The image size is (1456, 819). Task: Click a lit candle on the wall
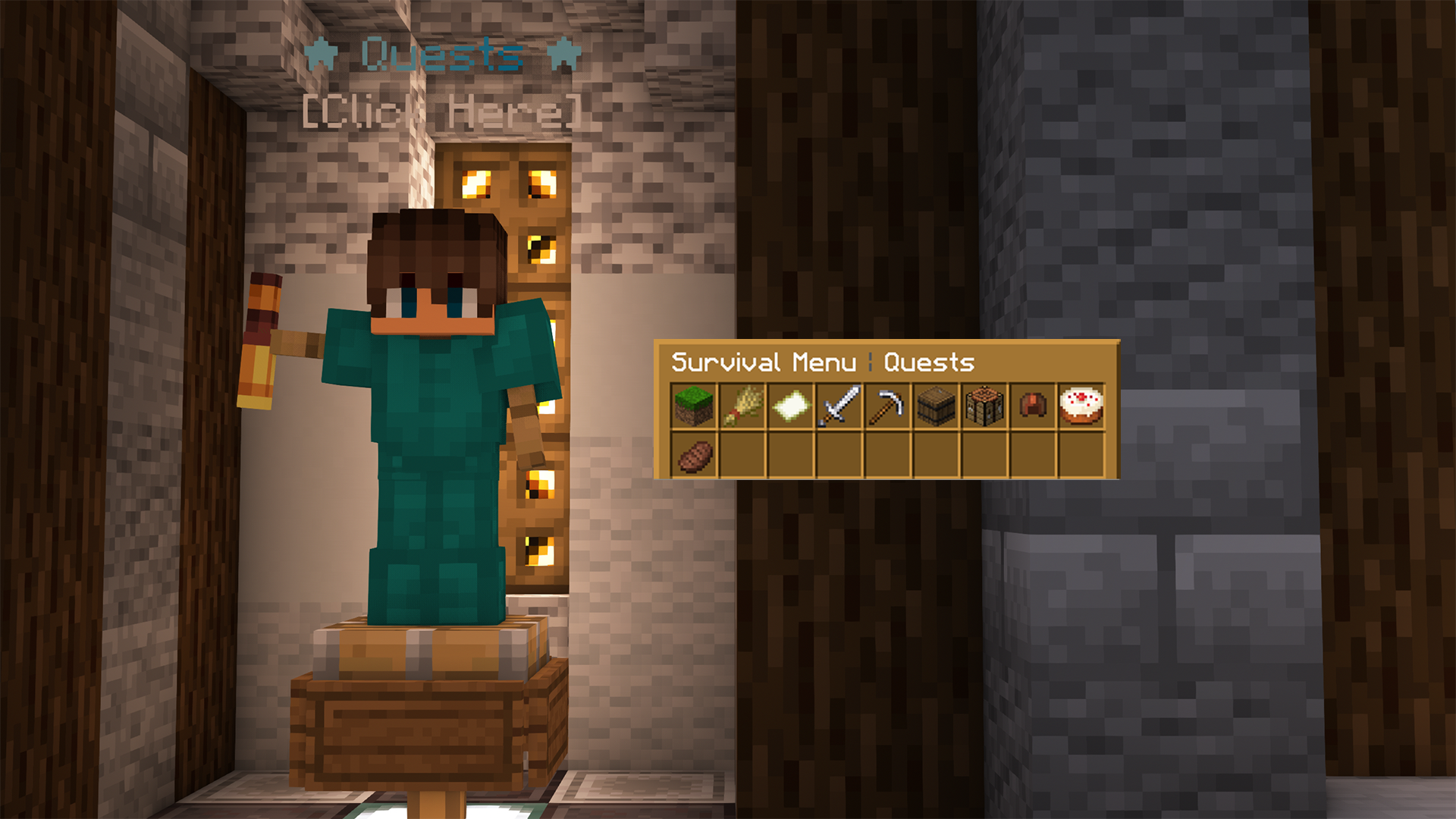542,250
